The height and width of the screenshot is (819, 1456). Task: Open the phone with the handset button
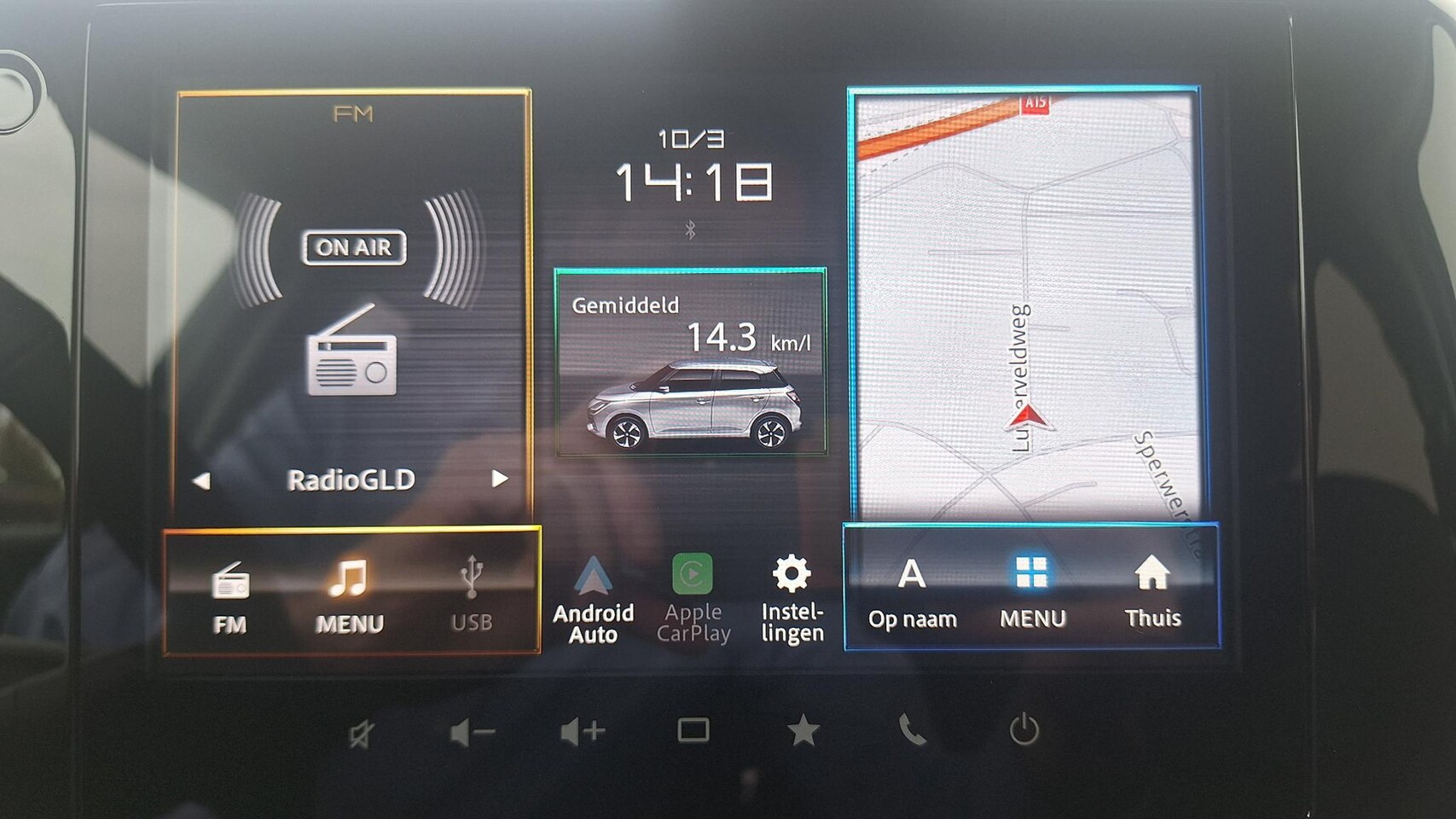(912, 730)
